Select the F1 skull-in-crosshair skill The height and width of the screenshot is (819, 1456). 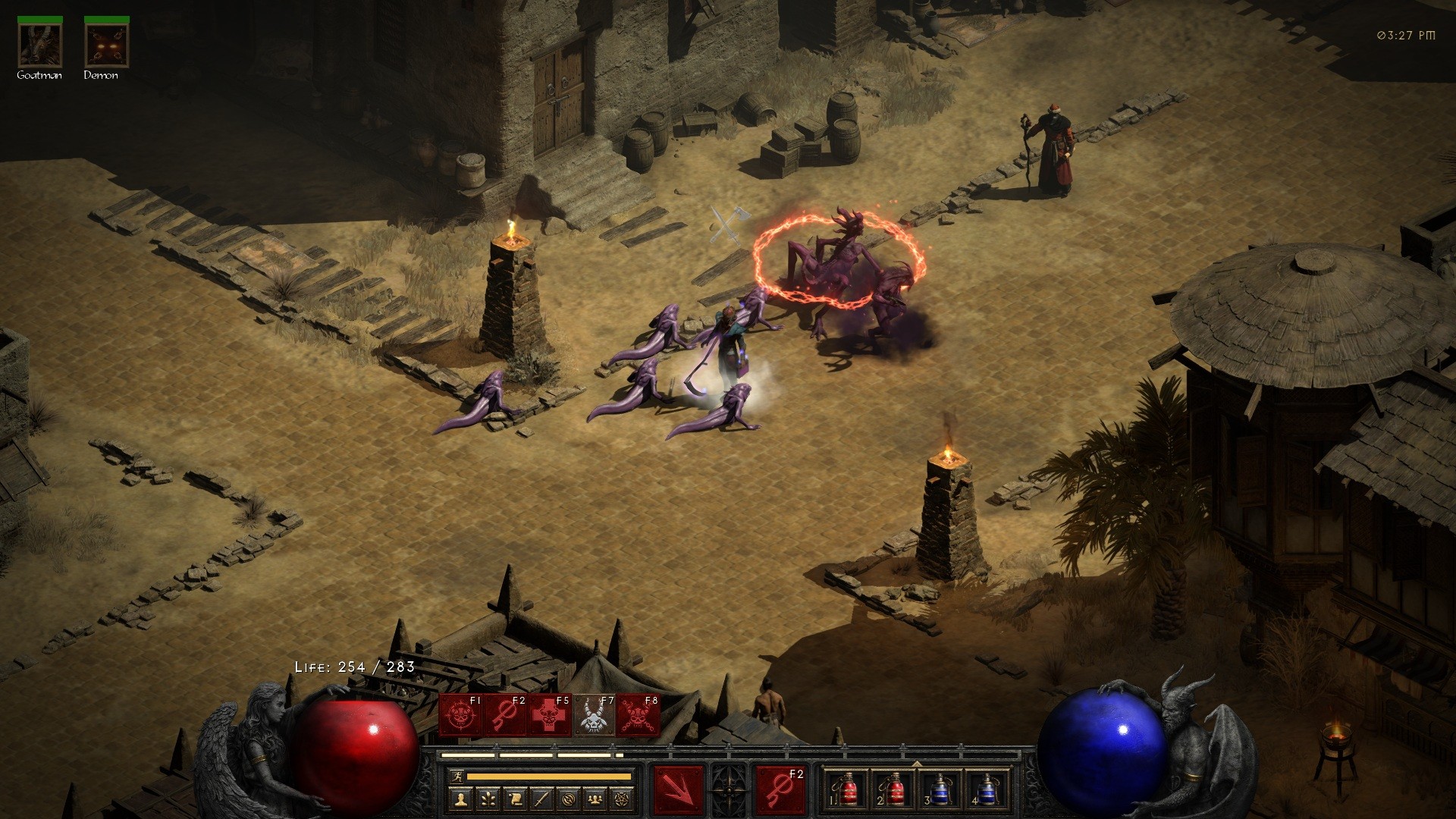click(460, 715)
